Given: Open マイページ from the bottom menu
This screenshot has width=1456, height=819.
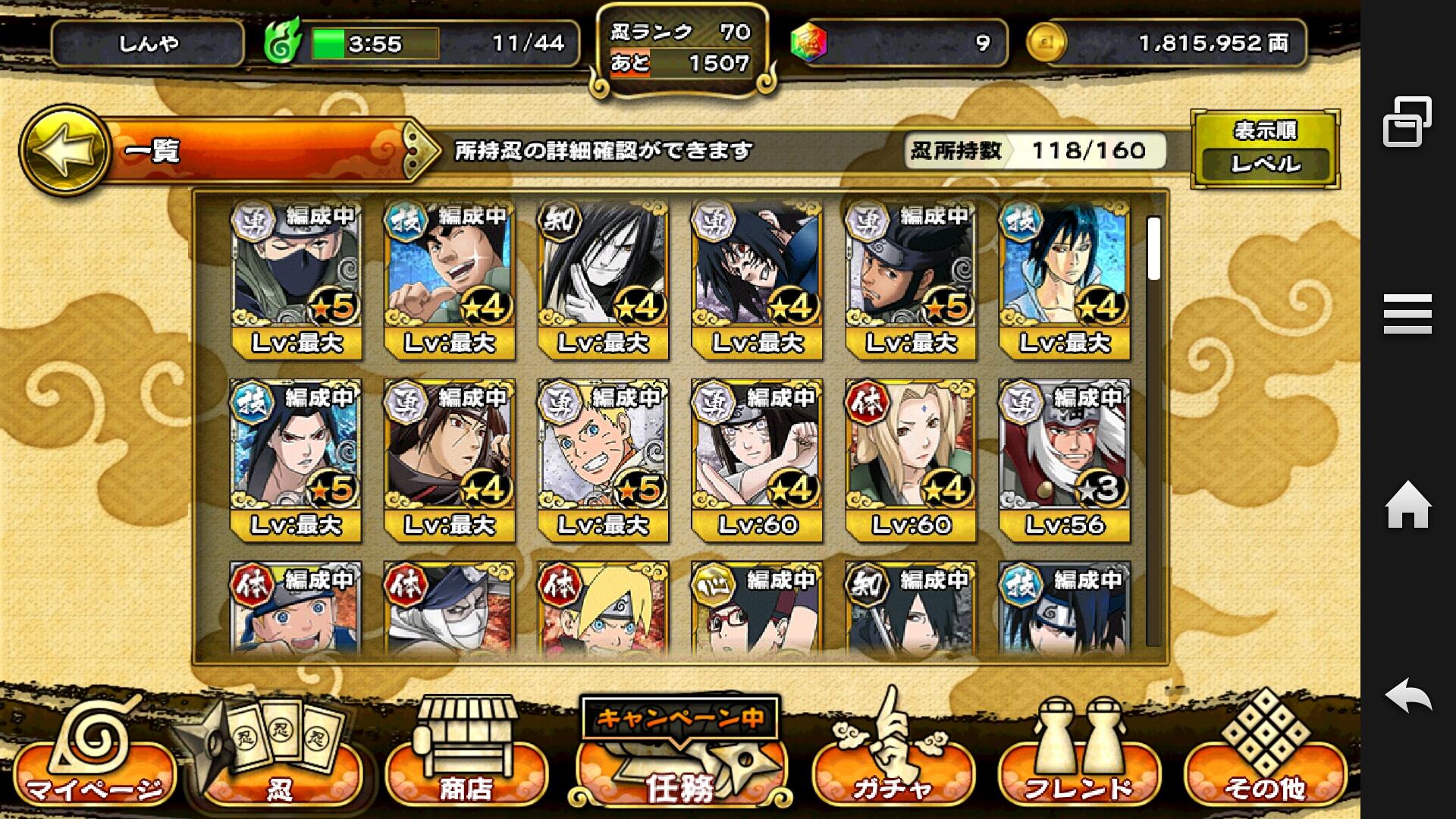Looking at the screenshot, I should pos(93,766).
